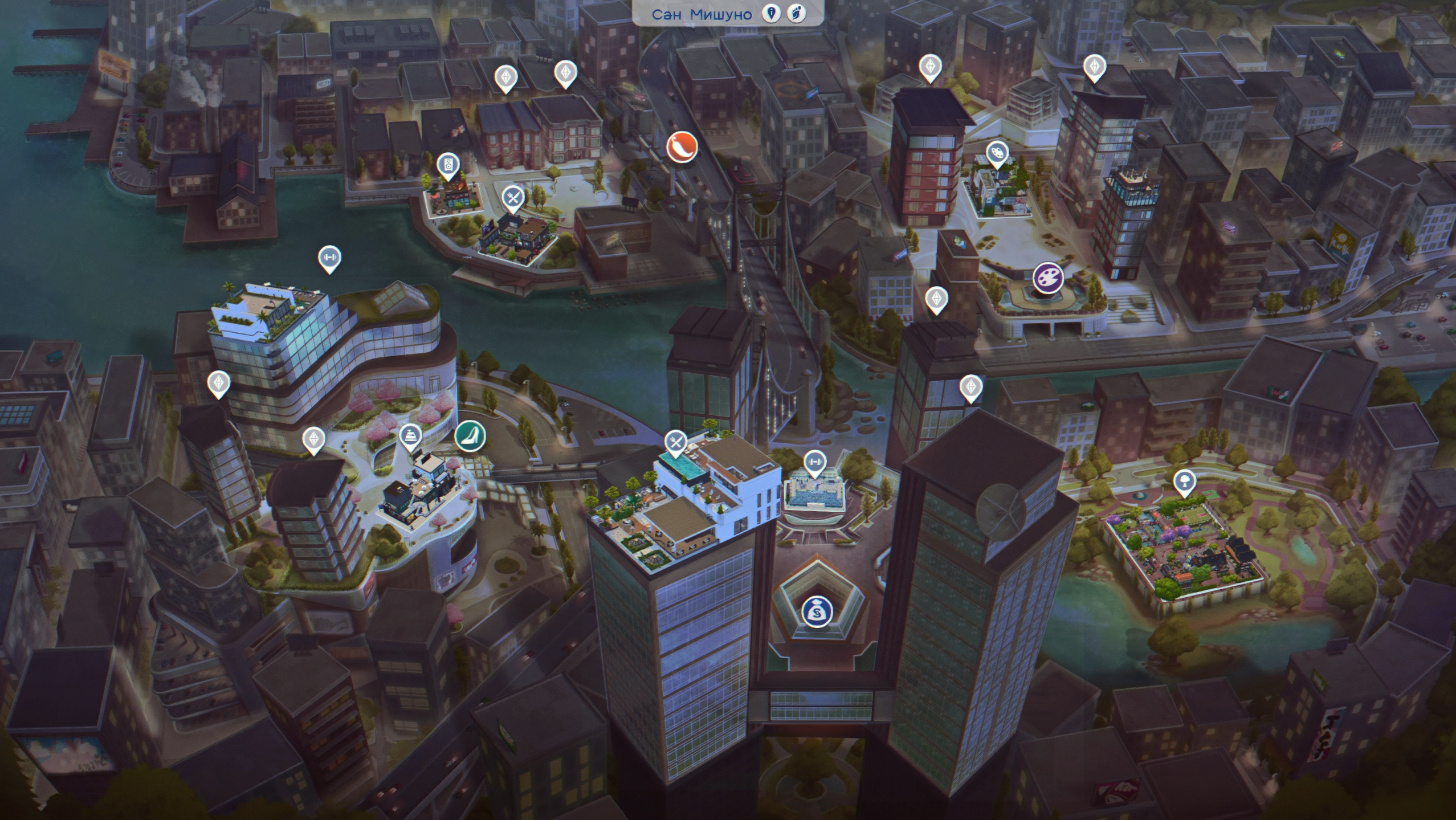Choose the white paint palette lot pin

coord(997,153)
